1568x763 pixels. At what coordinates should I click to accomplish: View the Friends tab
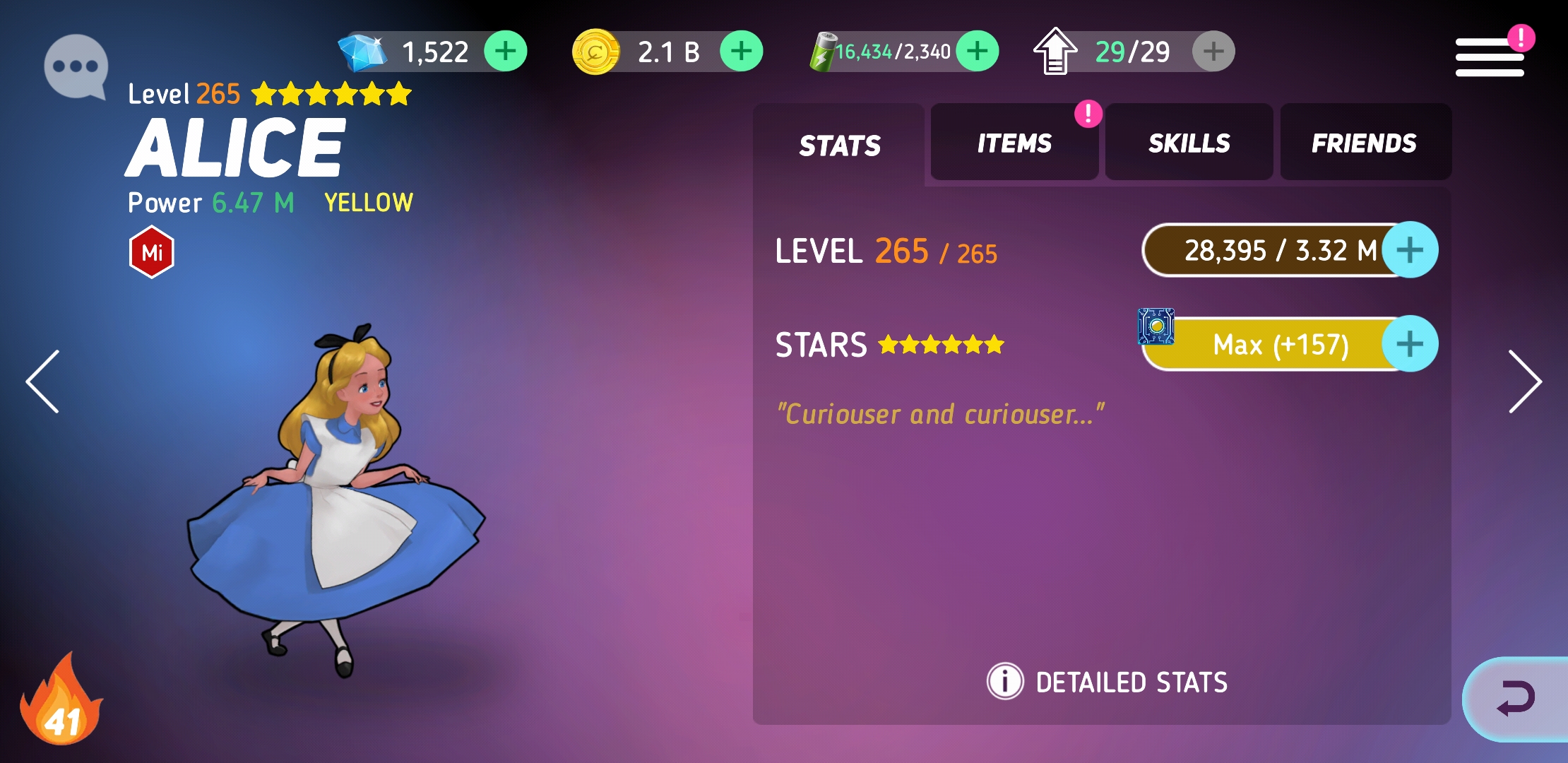pyautogui.click(x=1364, y=143)
